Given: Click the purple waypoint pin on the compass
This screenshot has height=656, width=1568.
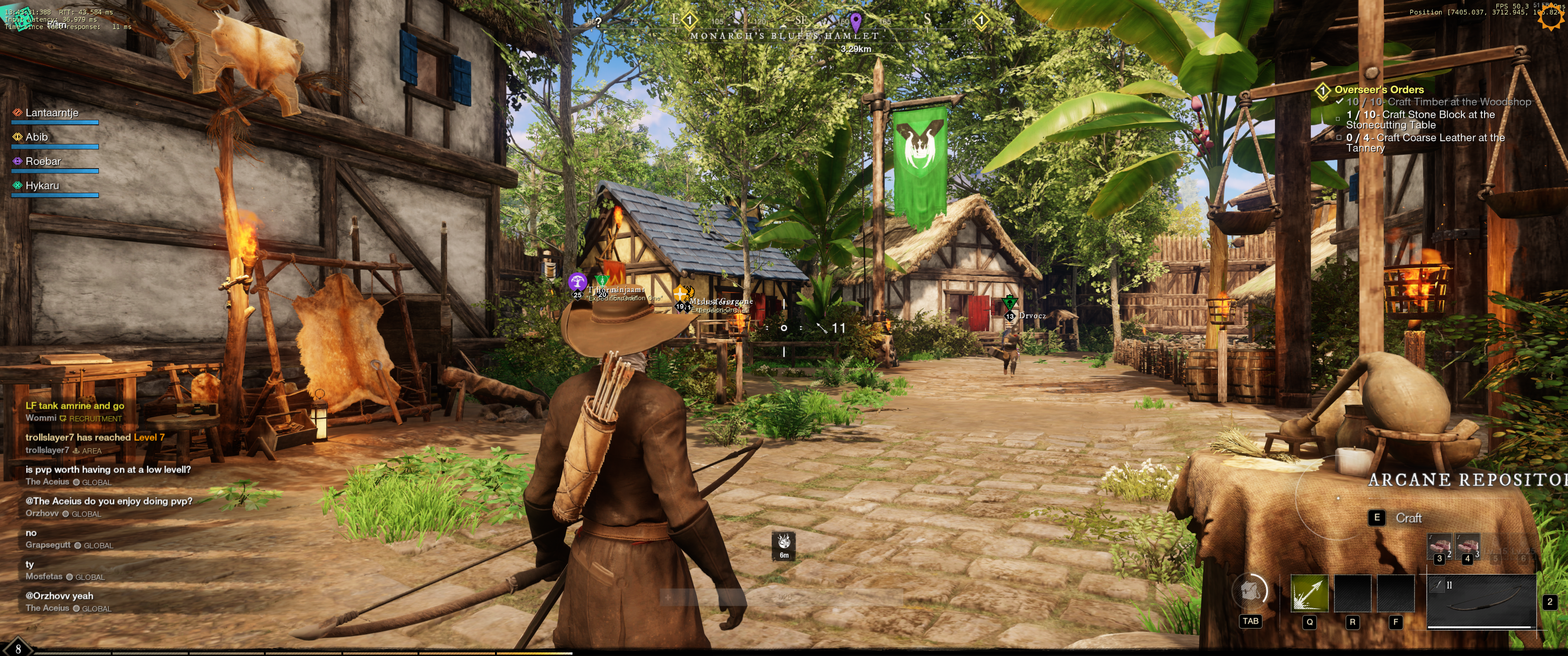Looking at the screenshot, I should (x=856, y=21).
